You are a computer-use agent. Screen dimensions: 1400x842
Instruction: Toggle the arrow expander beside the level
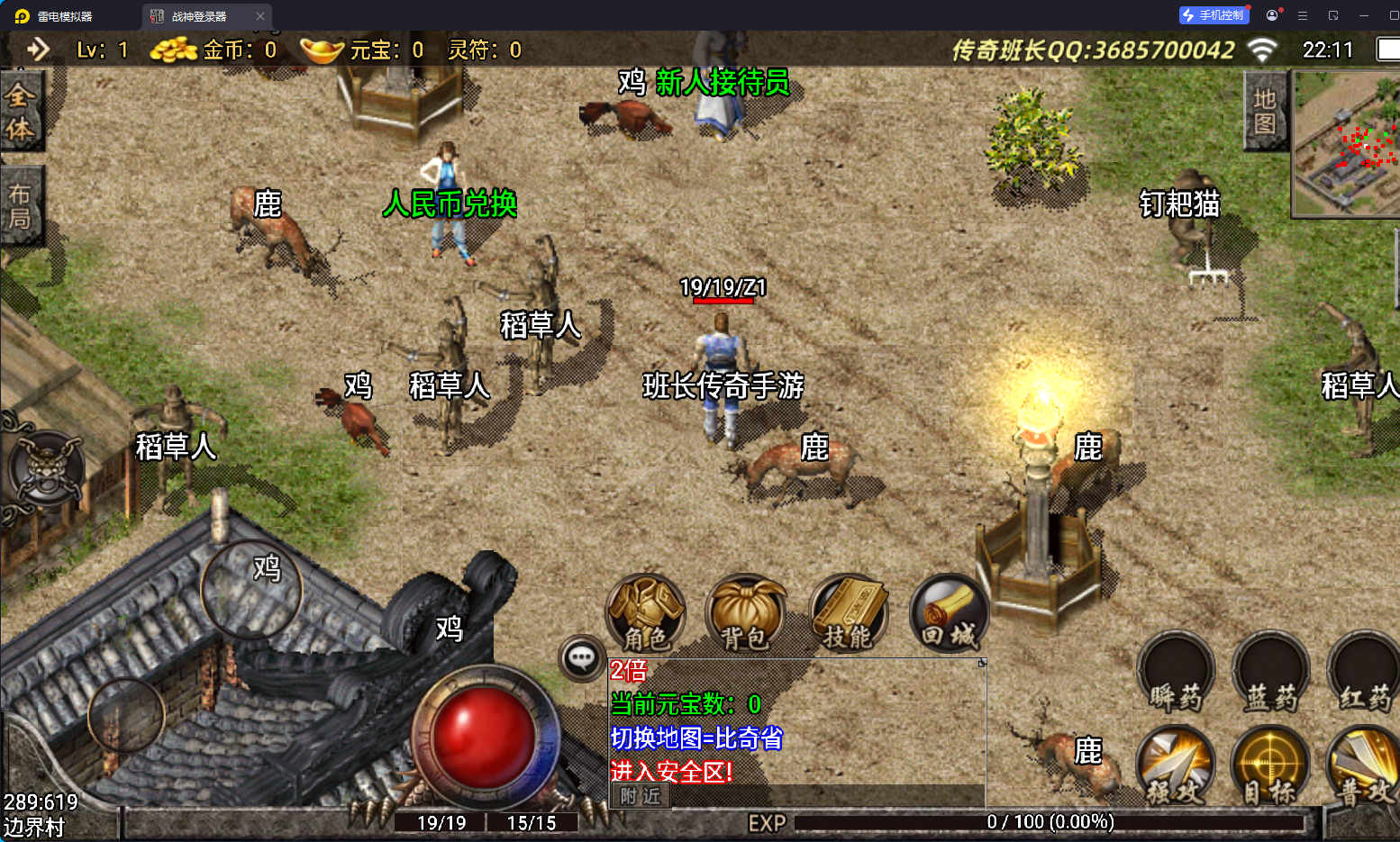(x=38, y=50)
